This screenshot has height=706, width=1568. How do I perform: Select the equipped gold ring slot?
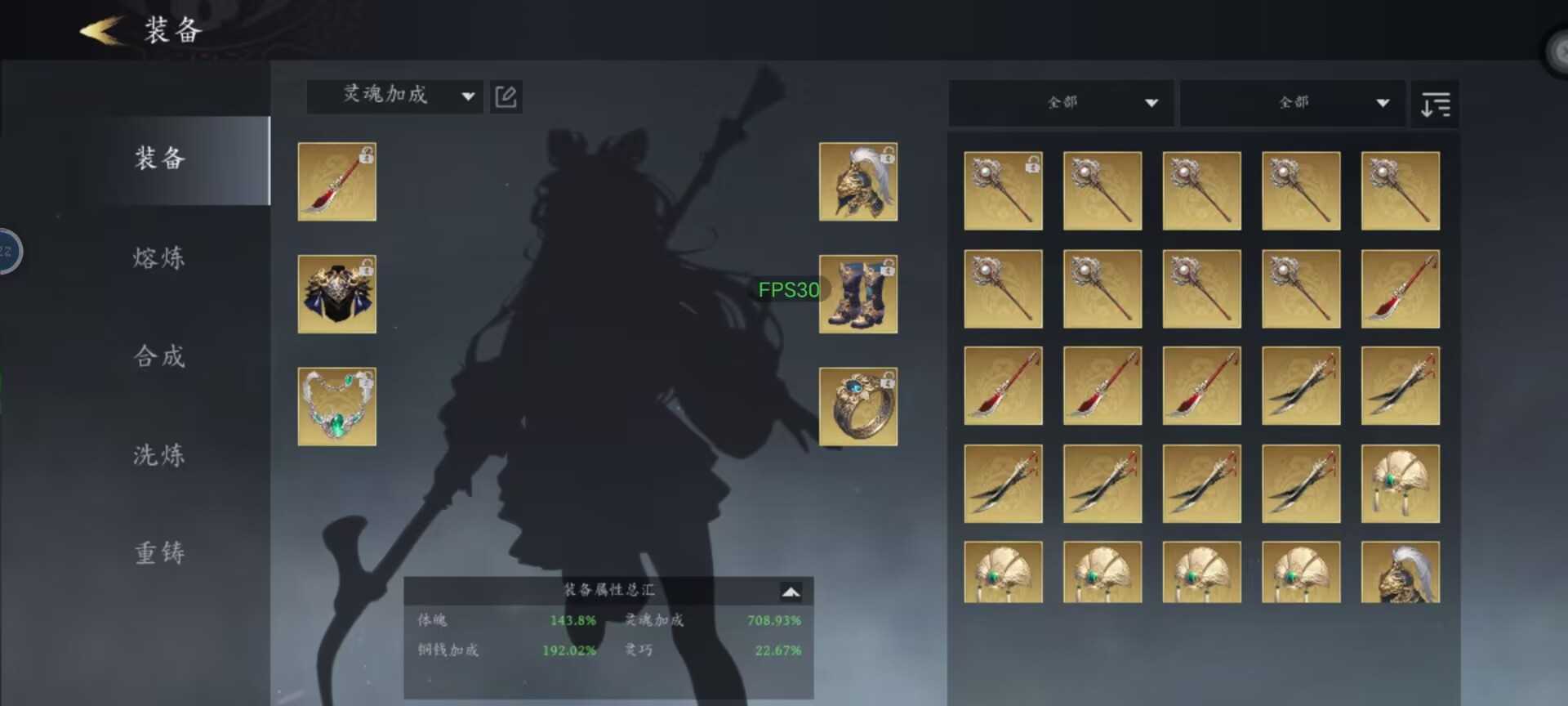pyautogui.click(x=857, y=406)
